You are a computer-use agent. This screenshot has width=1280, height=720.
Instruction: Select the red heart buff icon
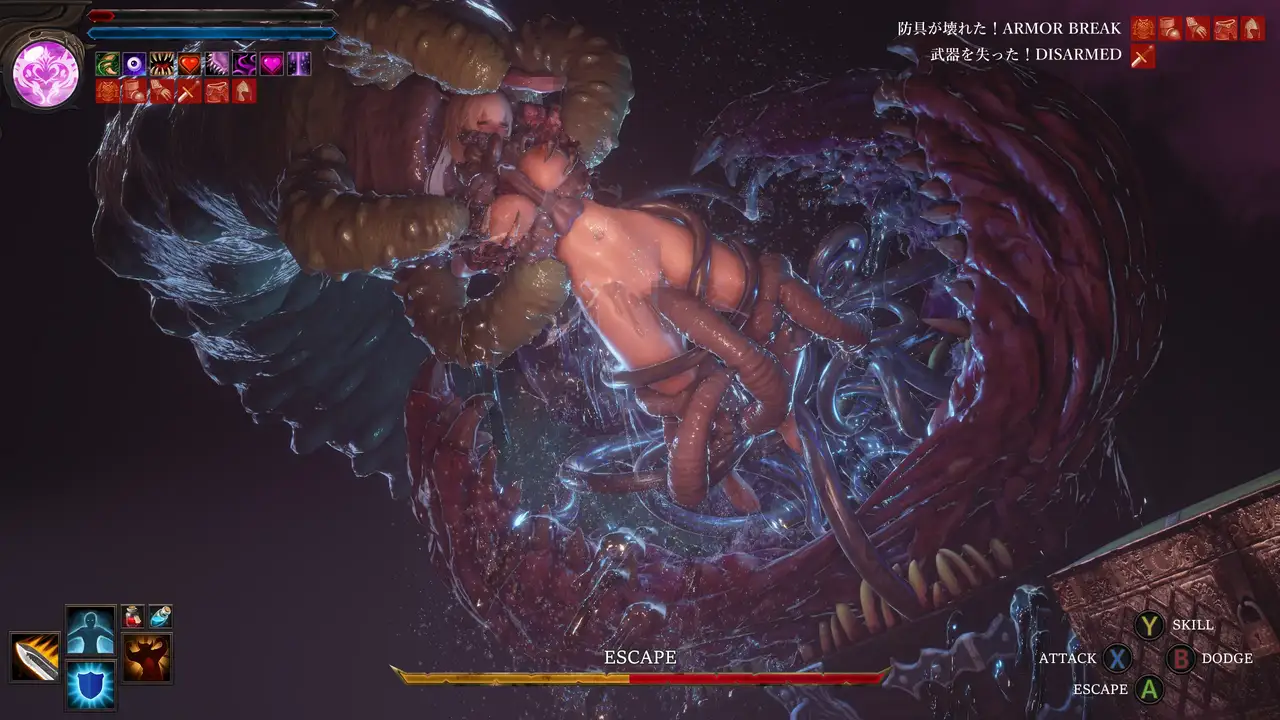189,64
